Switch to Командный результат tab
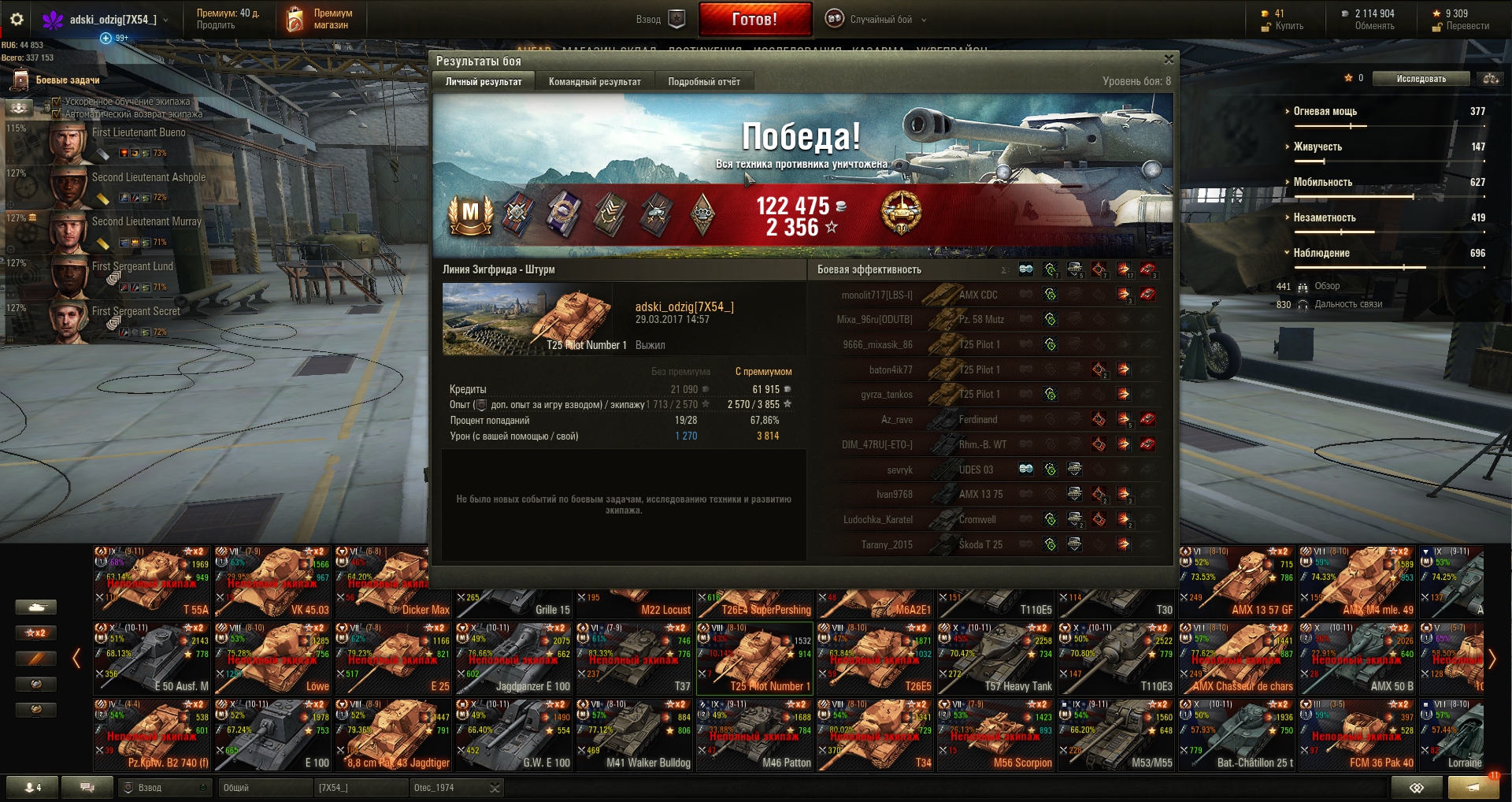This screenshot has width=1512, height=802. tap(595, 81)
